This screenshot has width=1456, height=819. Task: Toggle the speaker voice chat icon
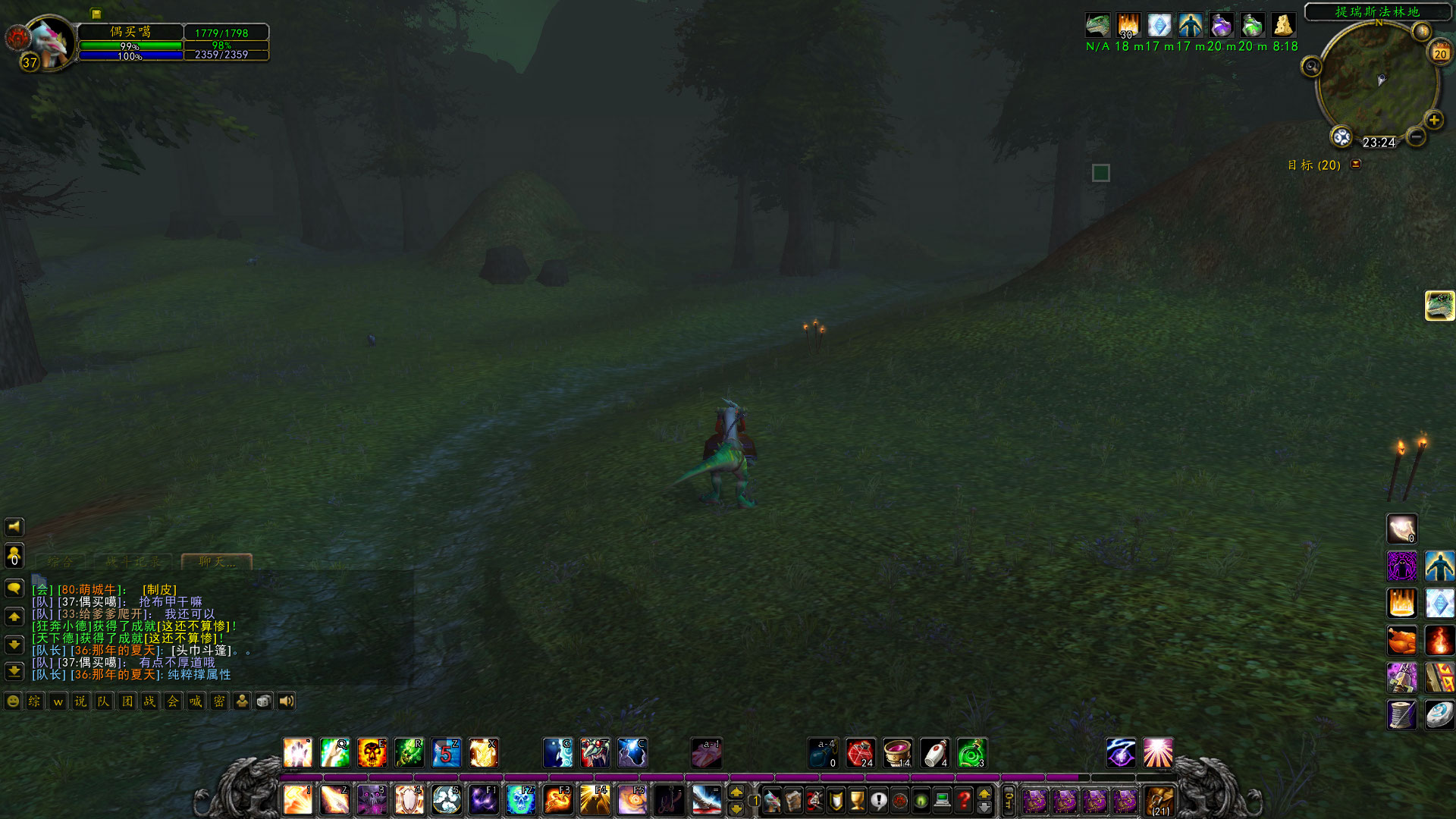(286, 701)
